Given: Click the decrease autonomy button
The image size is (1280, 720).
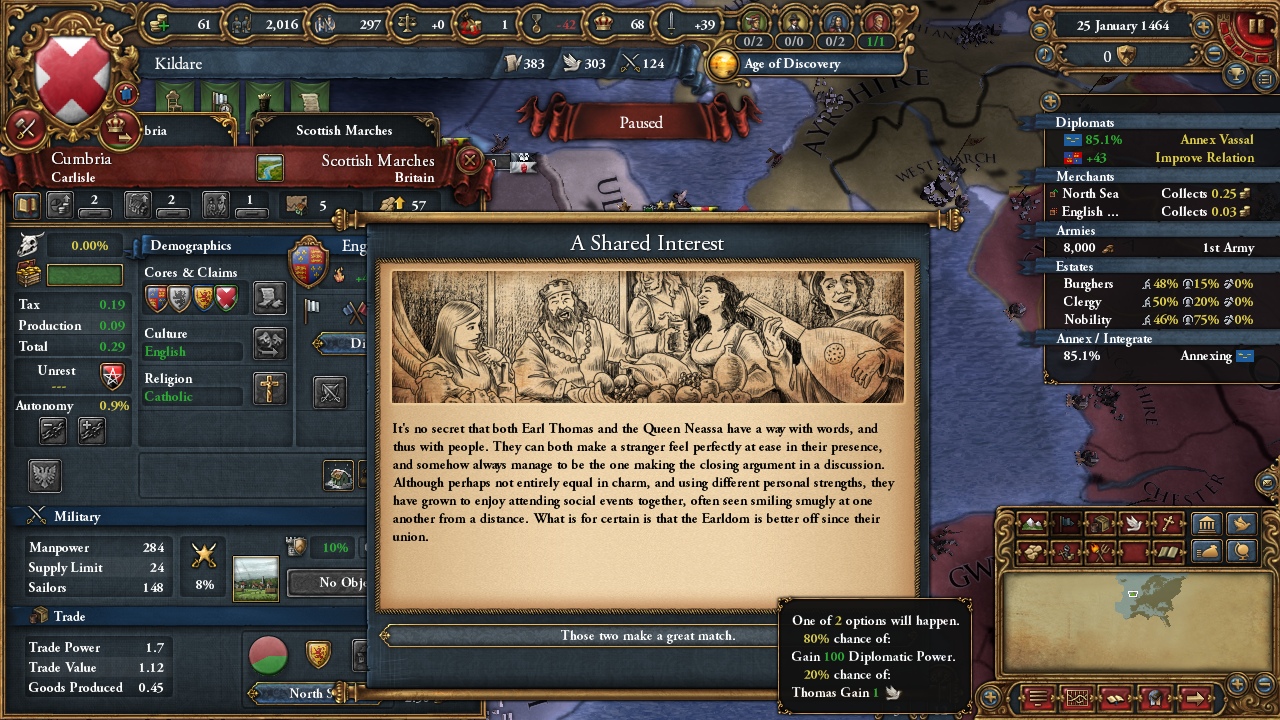Looking at the screenshot, I should coord(53,430).
